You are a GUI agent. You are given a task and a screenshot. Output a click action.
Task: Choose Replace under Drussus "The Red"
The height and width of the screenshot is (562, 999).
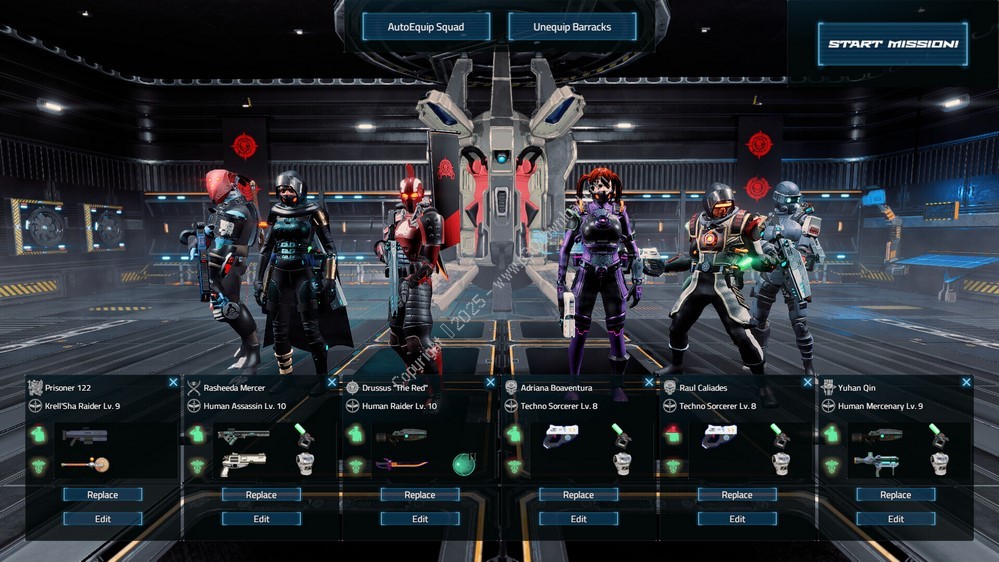point(420,495)
